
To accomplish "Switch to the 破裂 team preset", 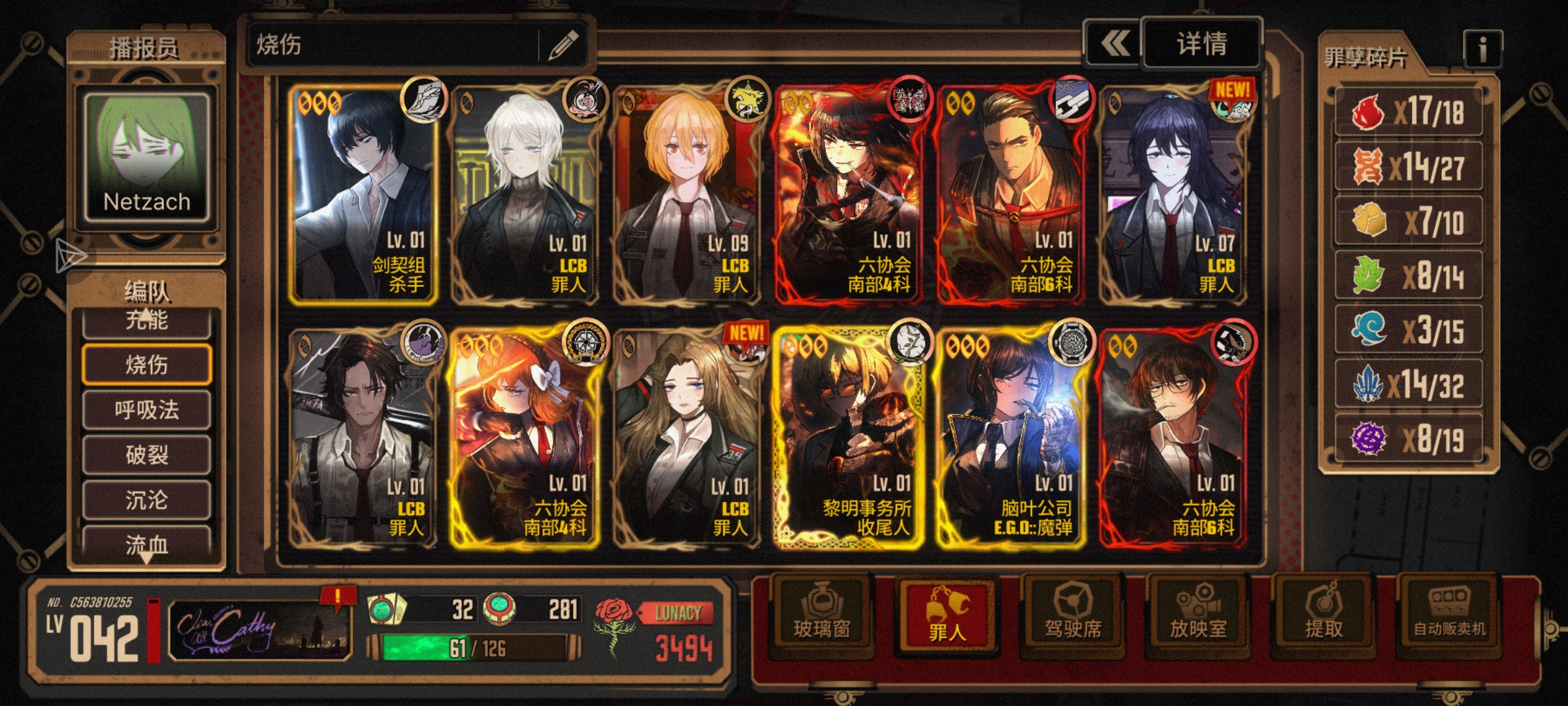I will coord(146,454).
